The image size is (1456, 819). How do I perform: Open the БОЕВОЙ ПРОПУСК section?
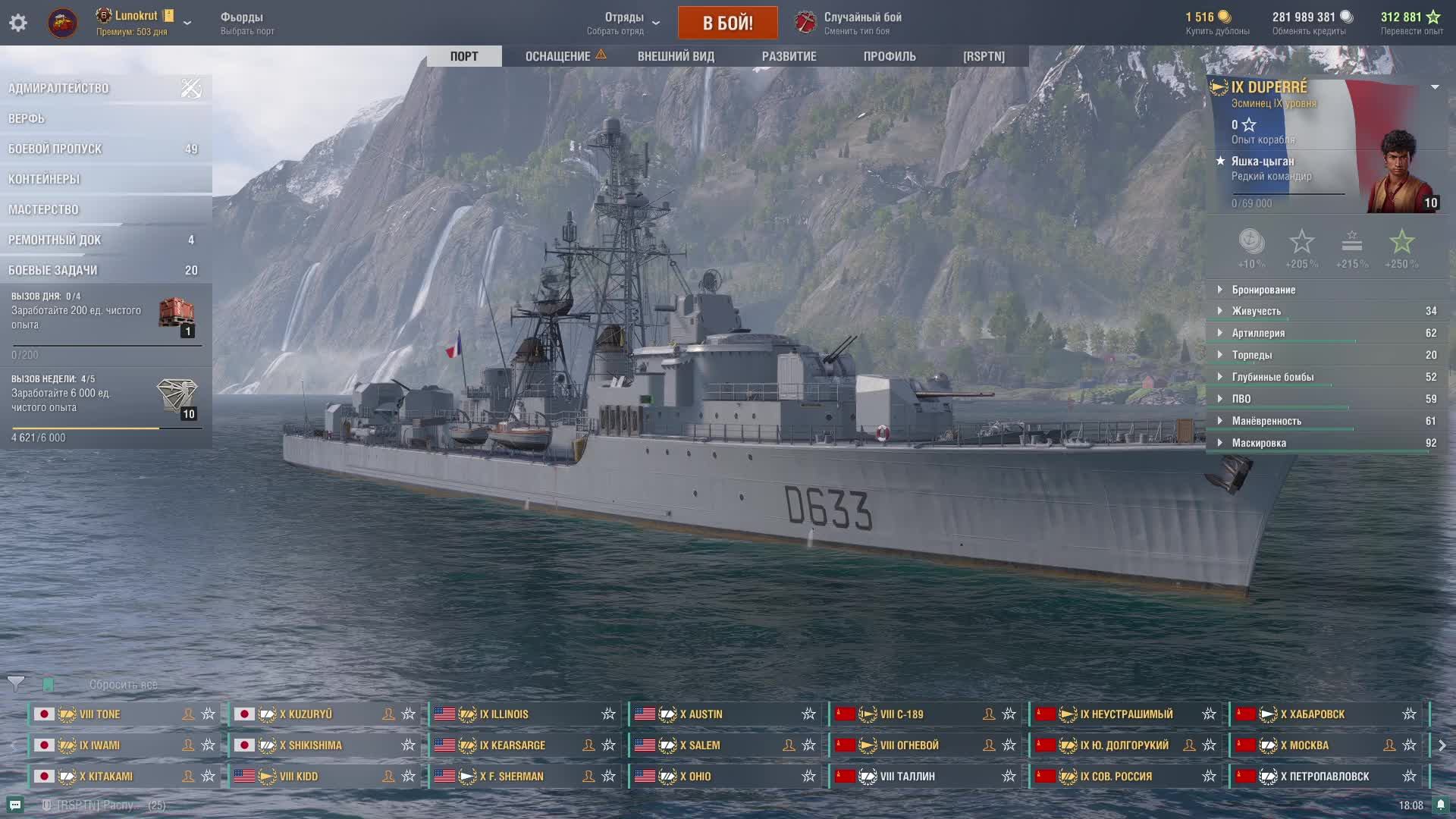point(55,149)
